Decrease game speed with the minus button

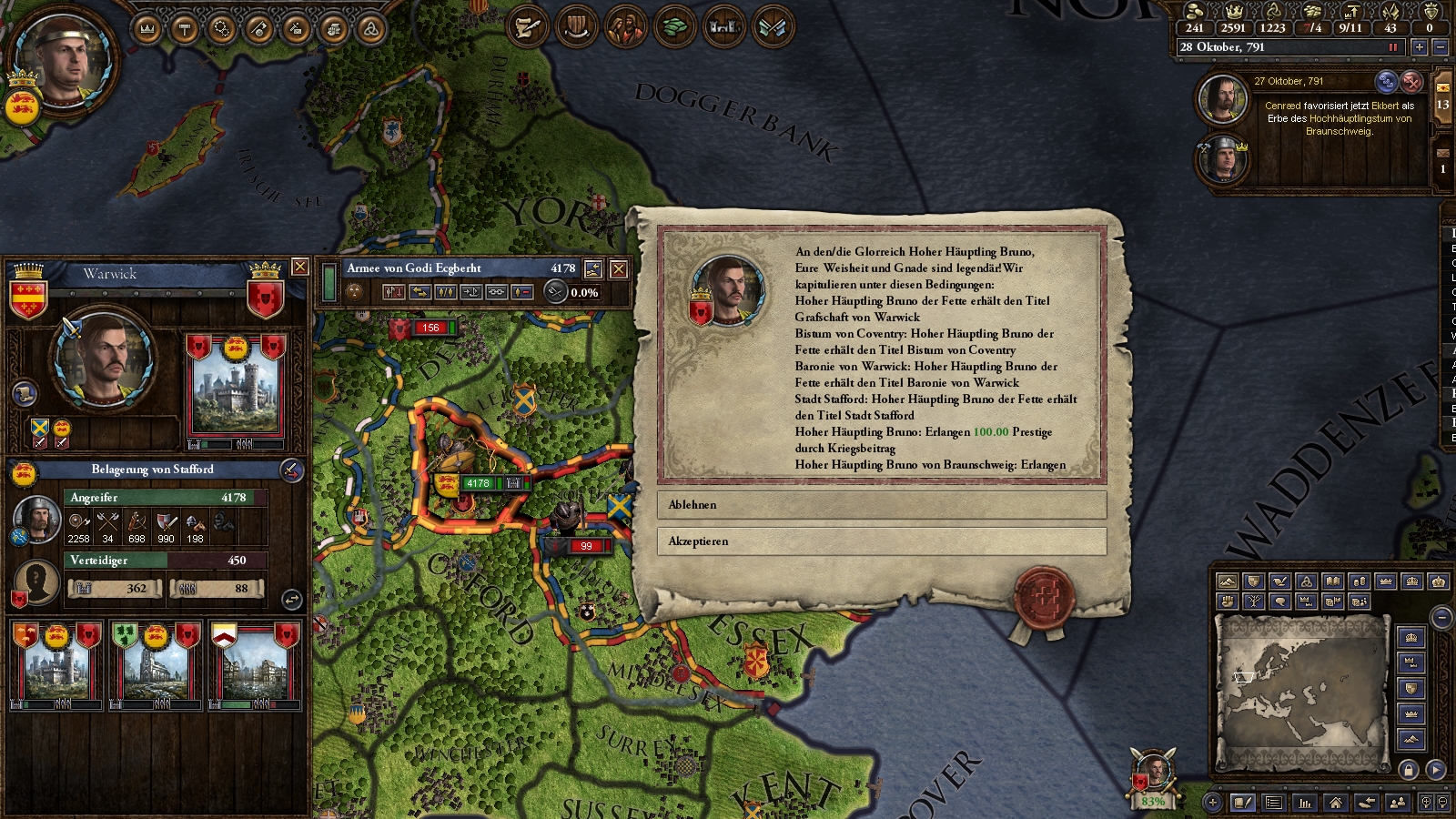1440,46
